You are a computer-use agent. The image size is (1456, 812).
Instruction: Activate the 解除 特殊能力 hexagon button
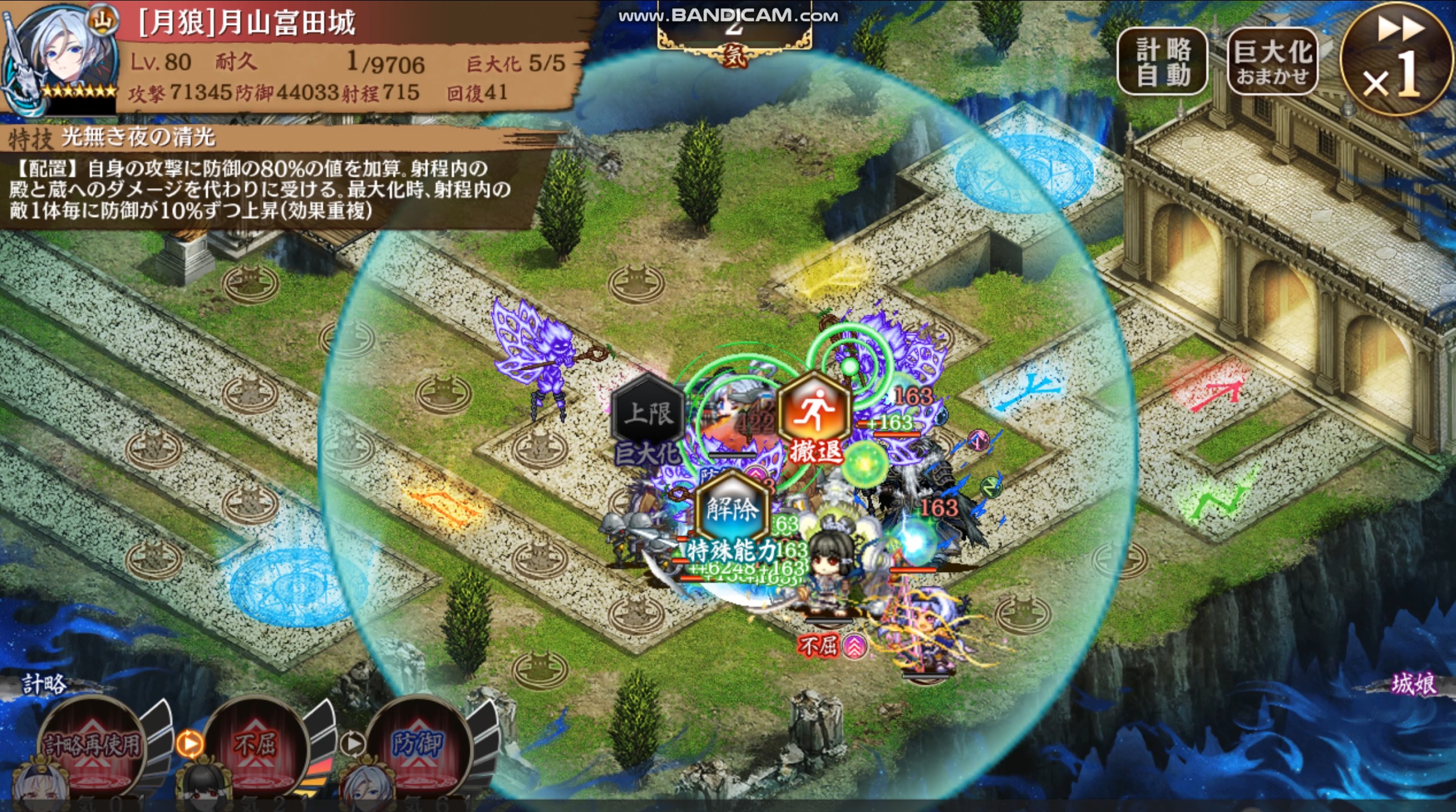tap(732, 509)
